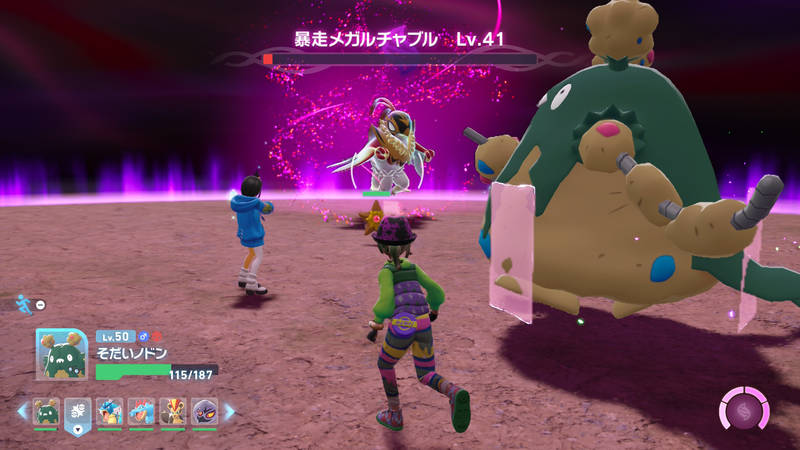Viewport: 800px width, 450px height.
Task: Choose the Feraligatr party slot
Action: tap(141, 411)
